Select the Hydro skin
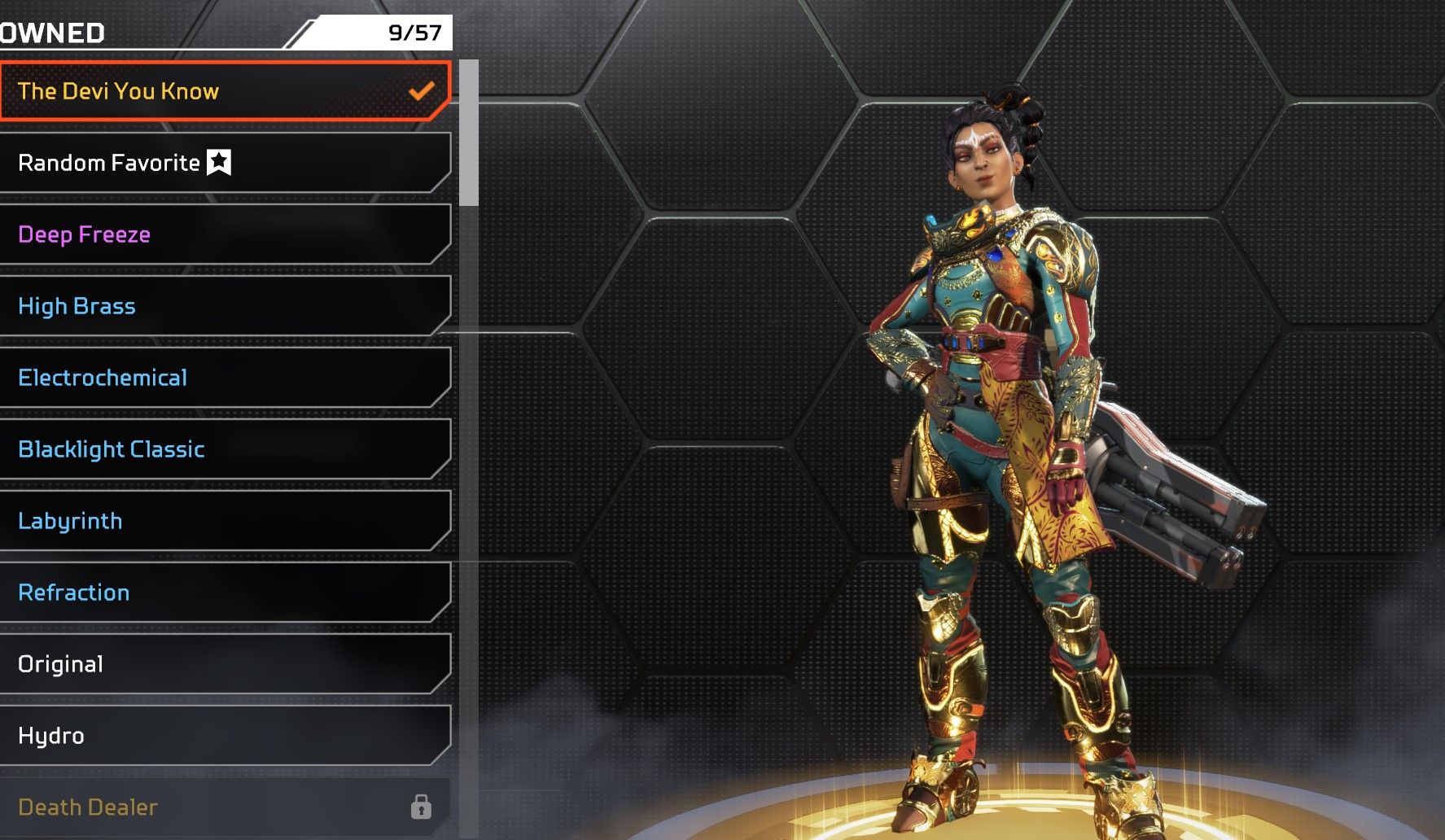Viewport: 1445px width, 840px height. coord(224,736)
